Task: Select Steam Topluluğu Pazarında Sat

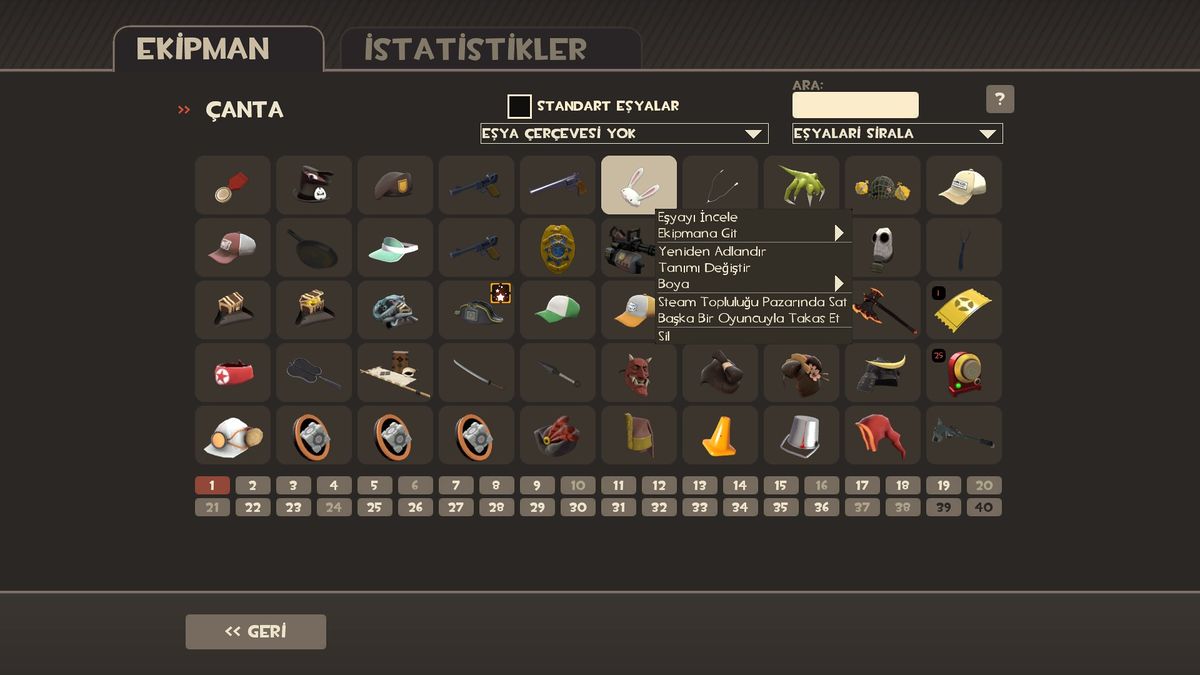Action: (x=752, y=302)
